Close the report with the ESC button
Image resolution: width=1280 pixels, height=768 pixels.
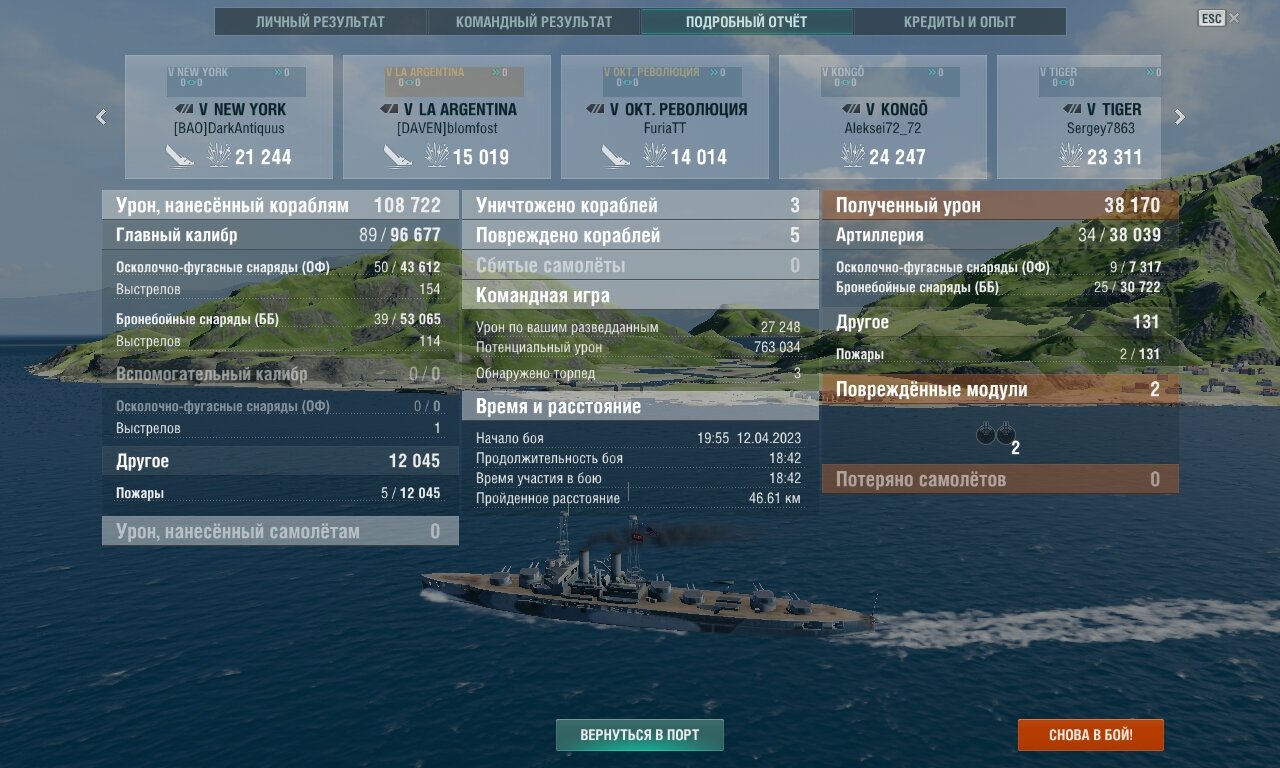point(1212,18)
